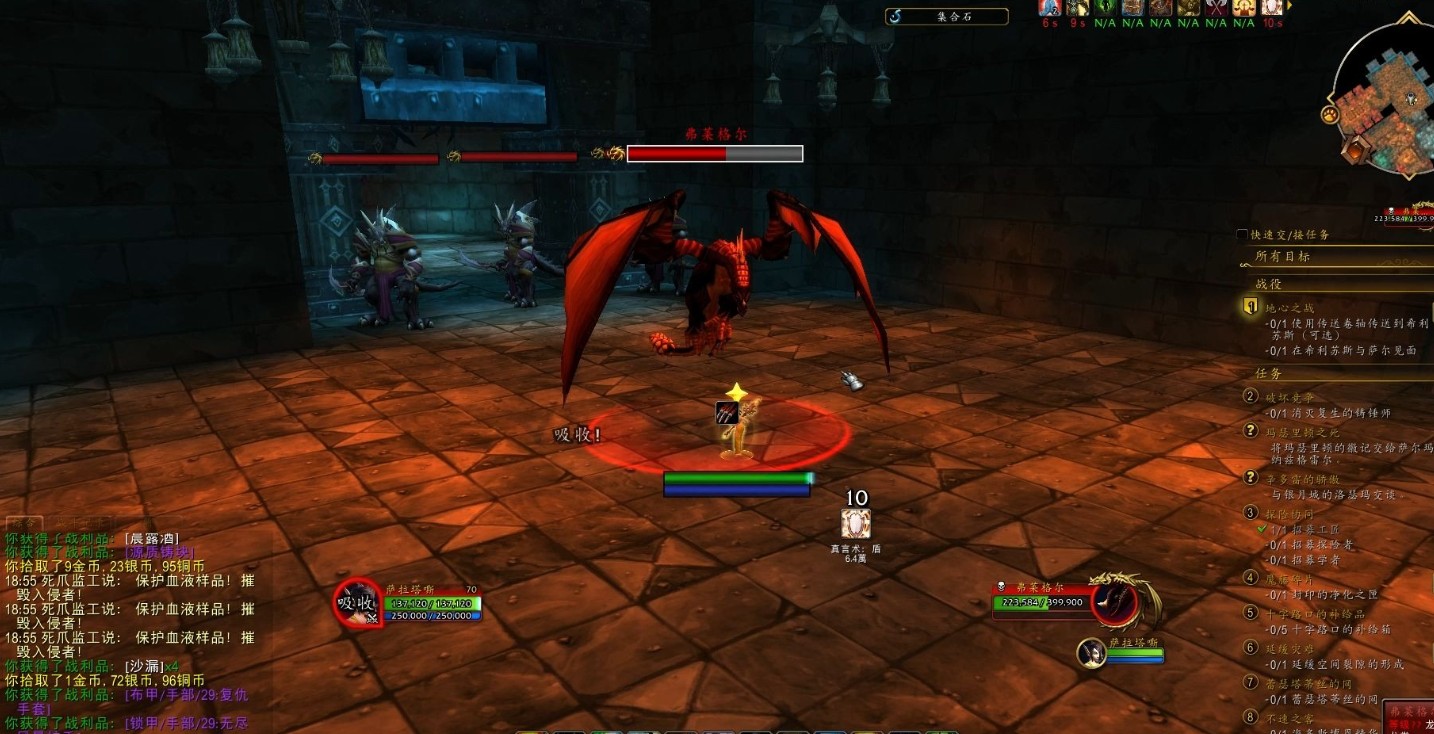
Task: Click the orange lantern badge on minimap
Action: click(x=1356, y=152)
